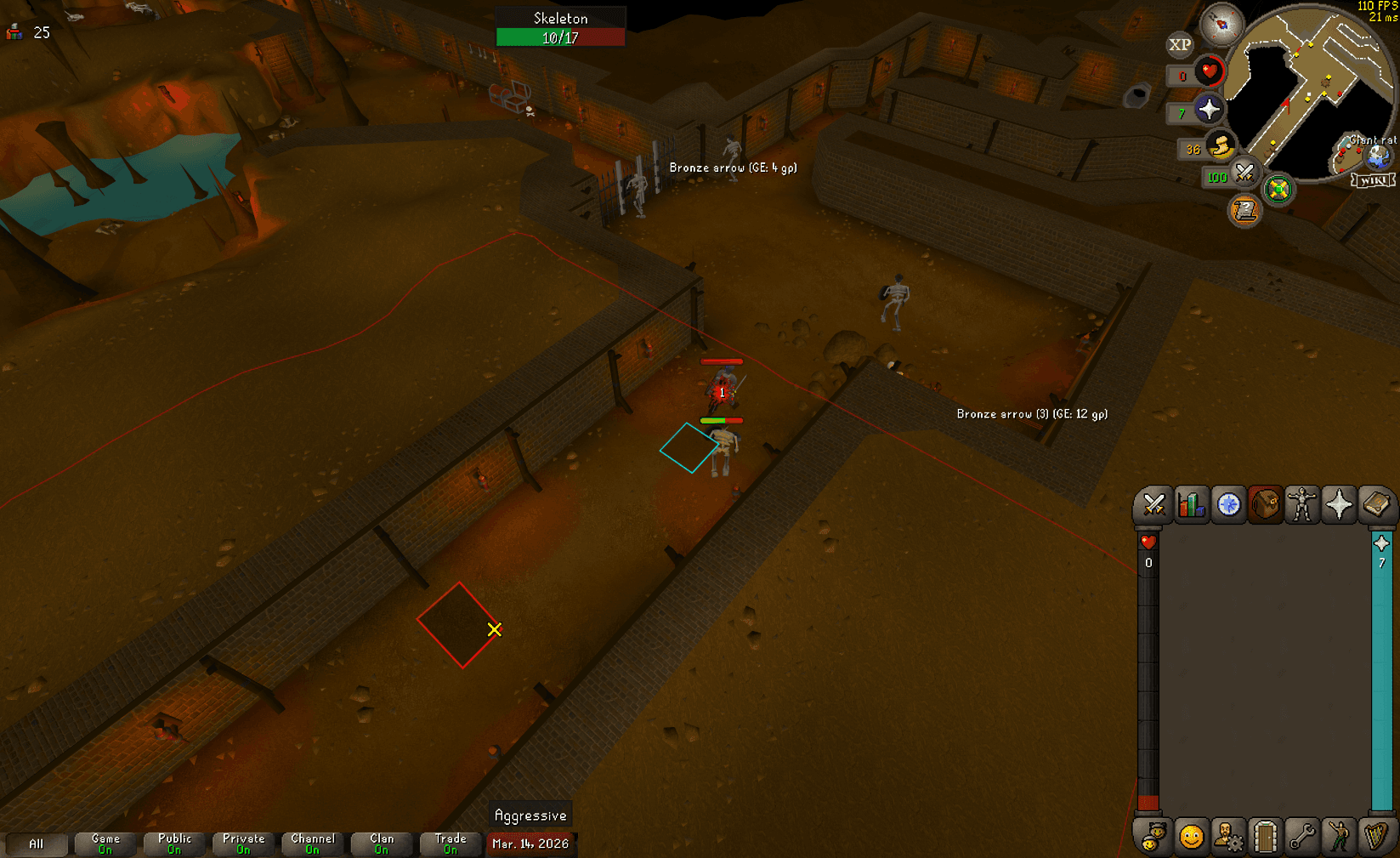Open the Skills stats tab

click(x=1191, y=504)
